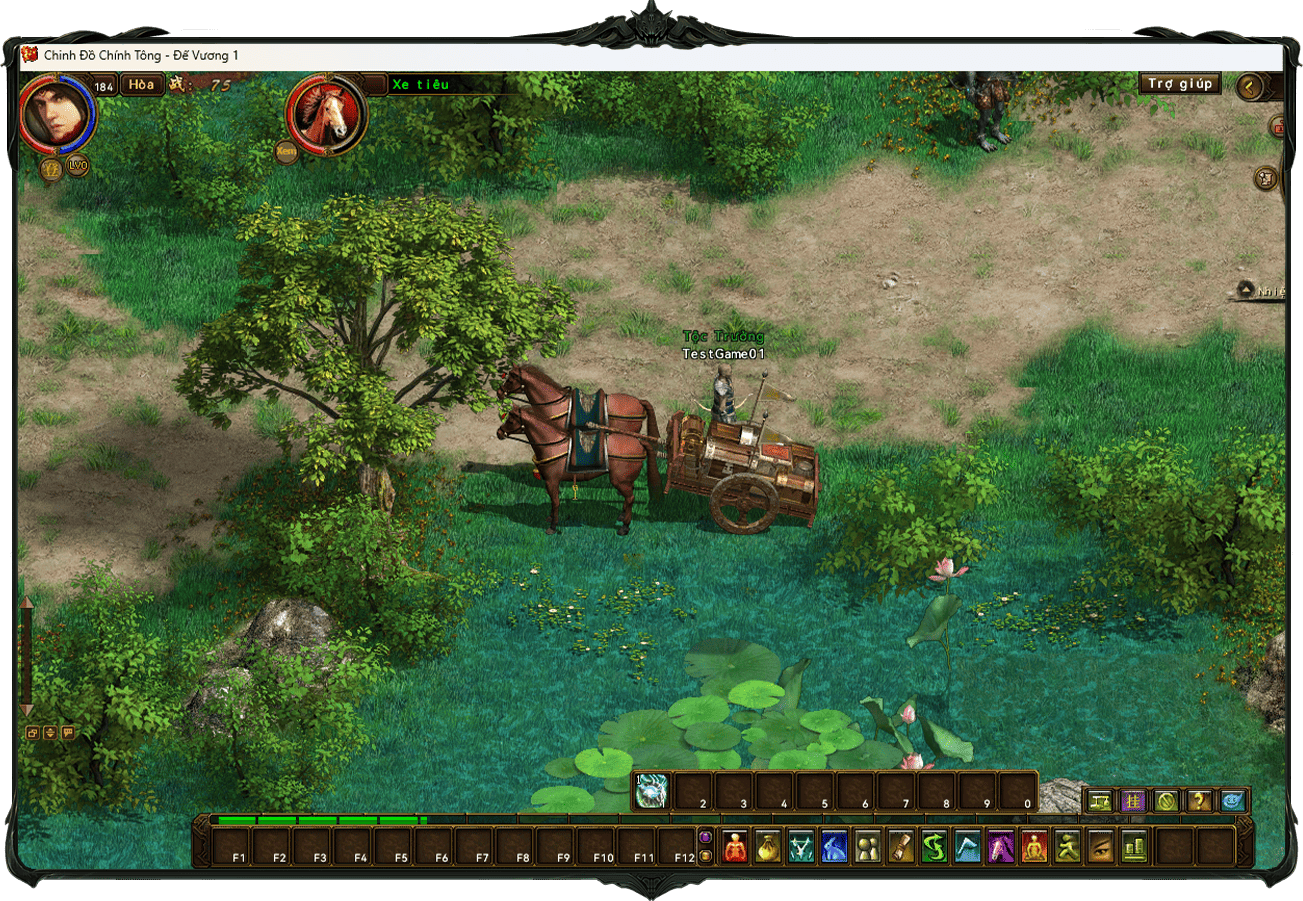Click the LV0 badge below the player portrait
The height and width of the screenshot is (901, 1303).
[77, 166]
